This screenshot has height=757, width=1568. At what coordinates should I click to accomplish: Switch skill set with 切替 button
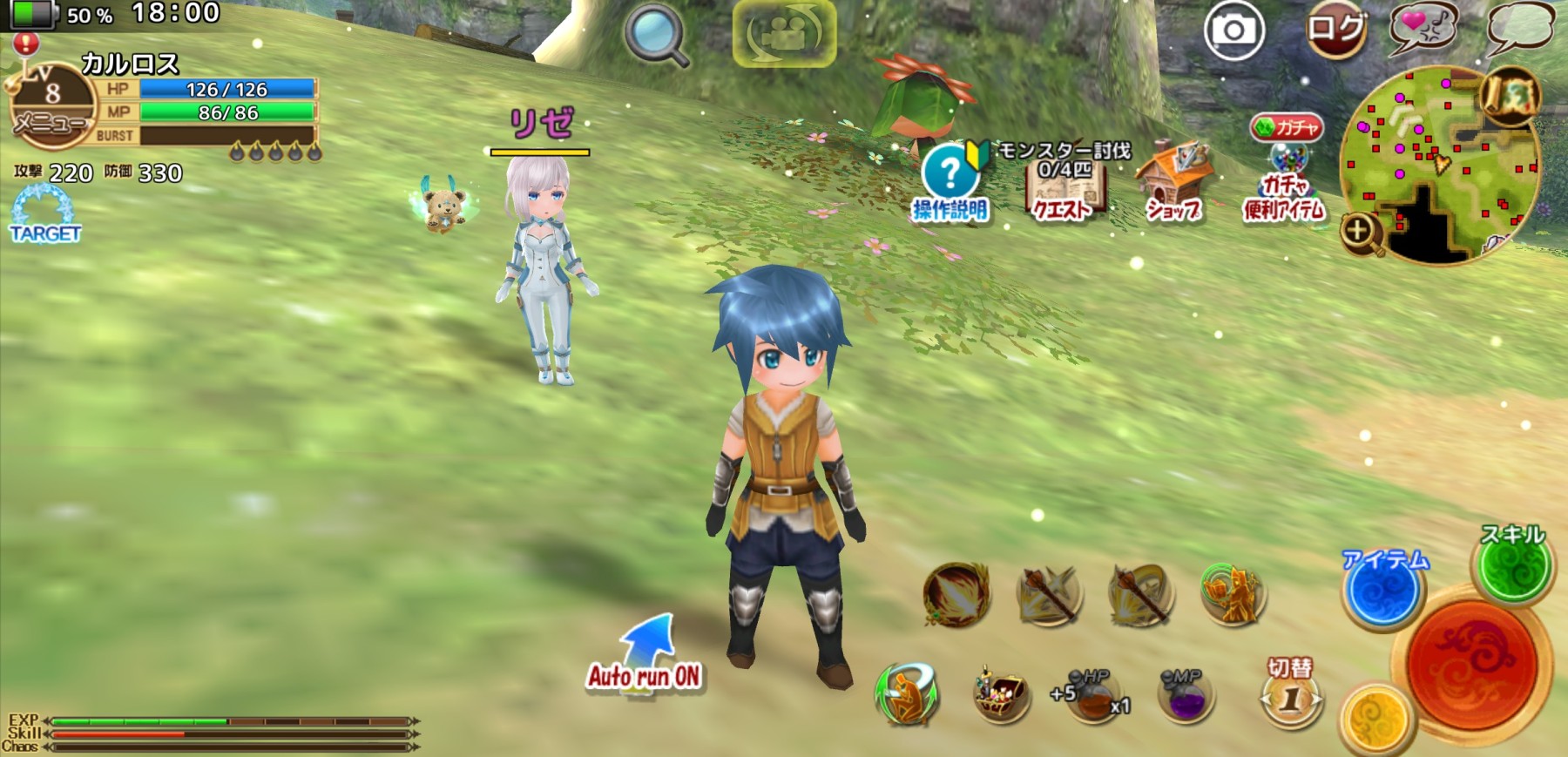coord(1290,694)
